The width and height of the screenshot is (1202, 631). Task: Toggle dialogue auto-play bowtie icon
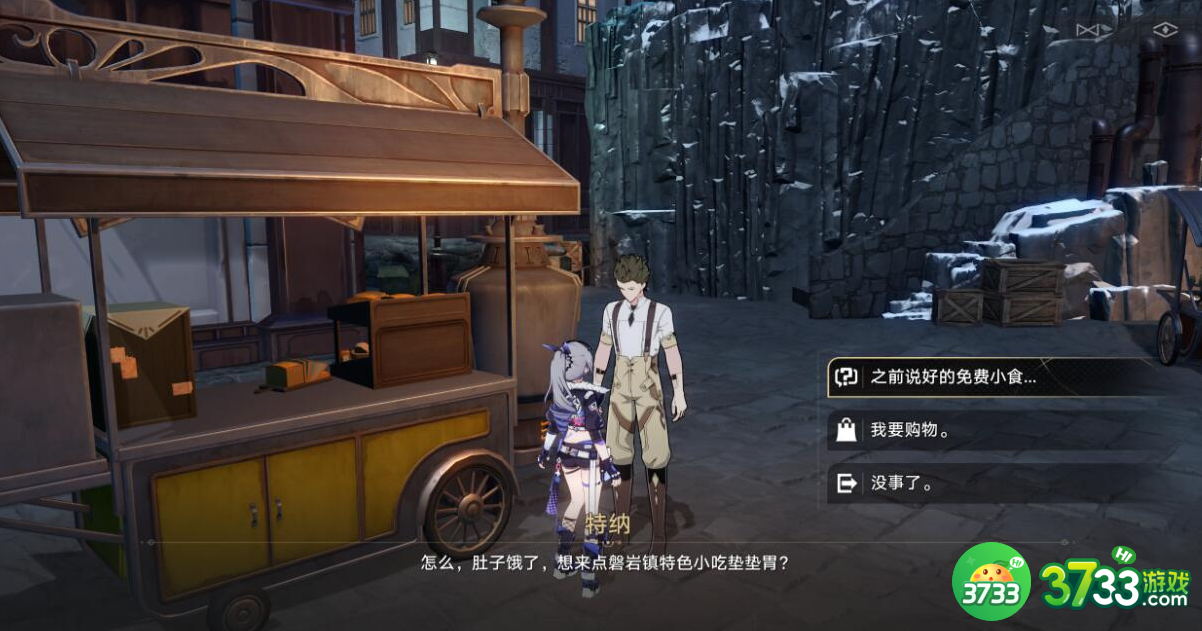click(x=1088, y=31)
